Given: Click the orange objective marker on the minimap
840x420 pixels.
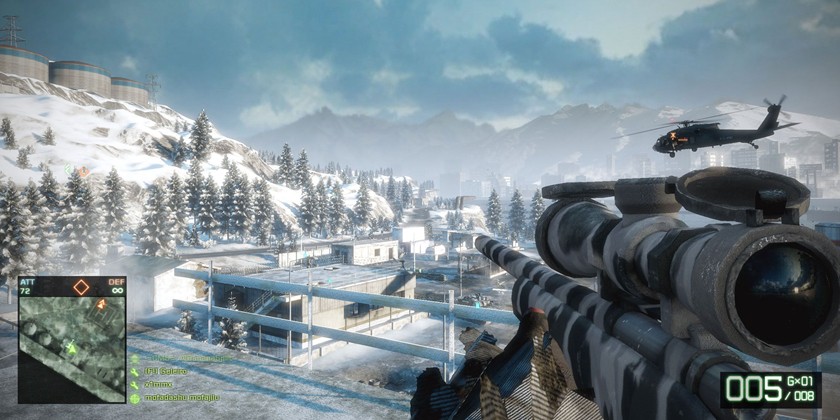Looking at the screenshot, I should click(x=101, y=304).
